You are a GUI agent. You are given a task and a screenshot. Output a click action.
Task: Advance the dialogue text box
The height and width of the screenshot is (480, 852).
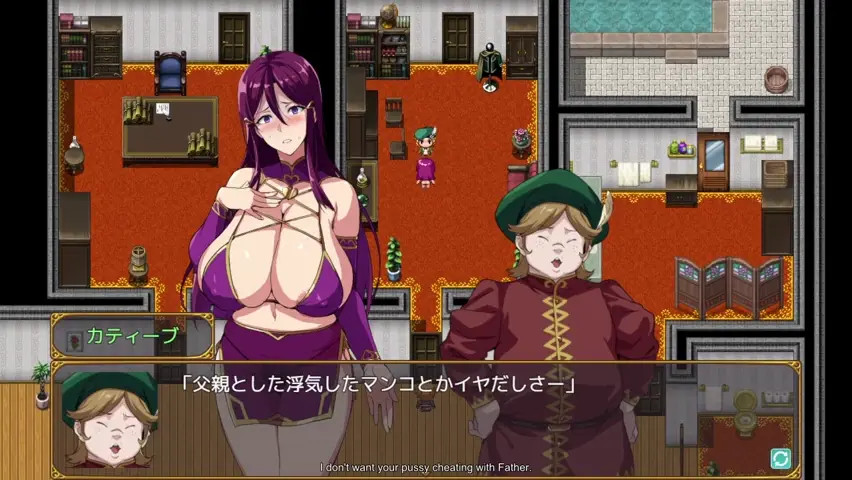[470, 410]
